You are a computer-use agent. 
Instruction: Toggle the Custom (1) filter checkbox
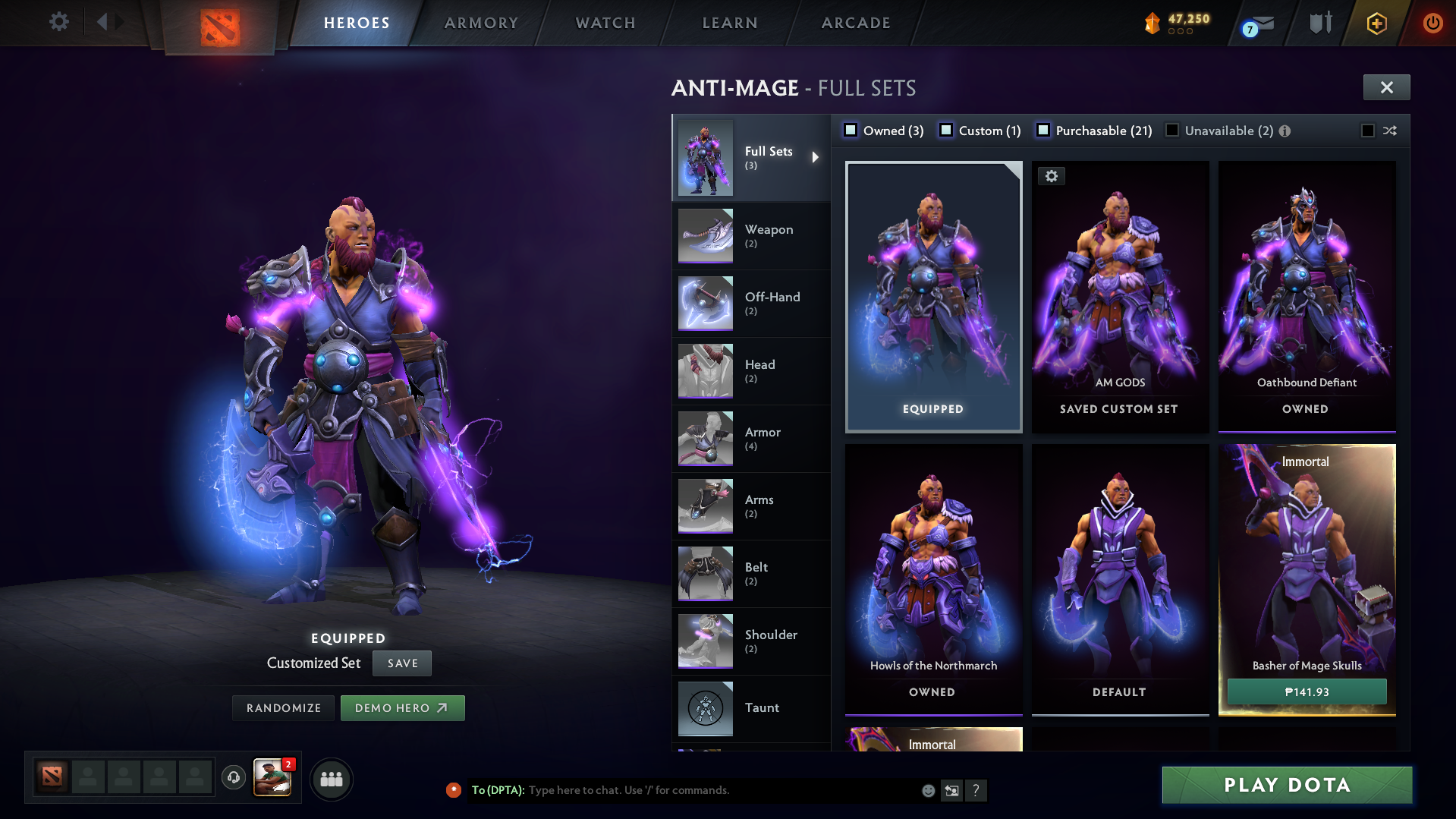coord(946,130)
